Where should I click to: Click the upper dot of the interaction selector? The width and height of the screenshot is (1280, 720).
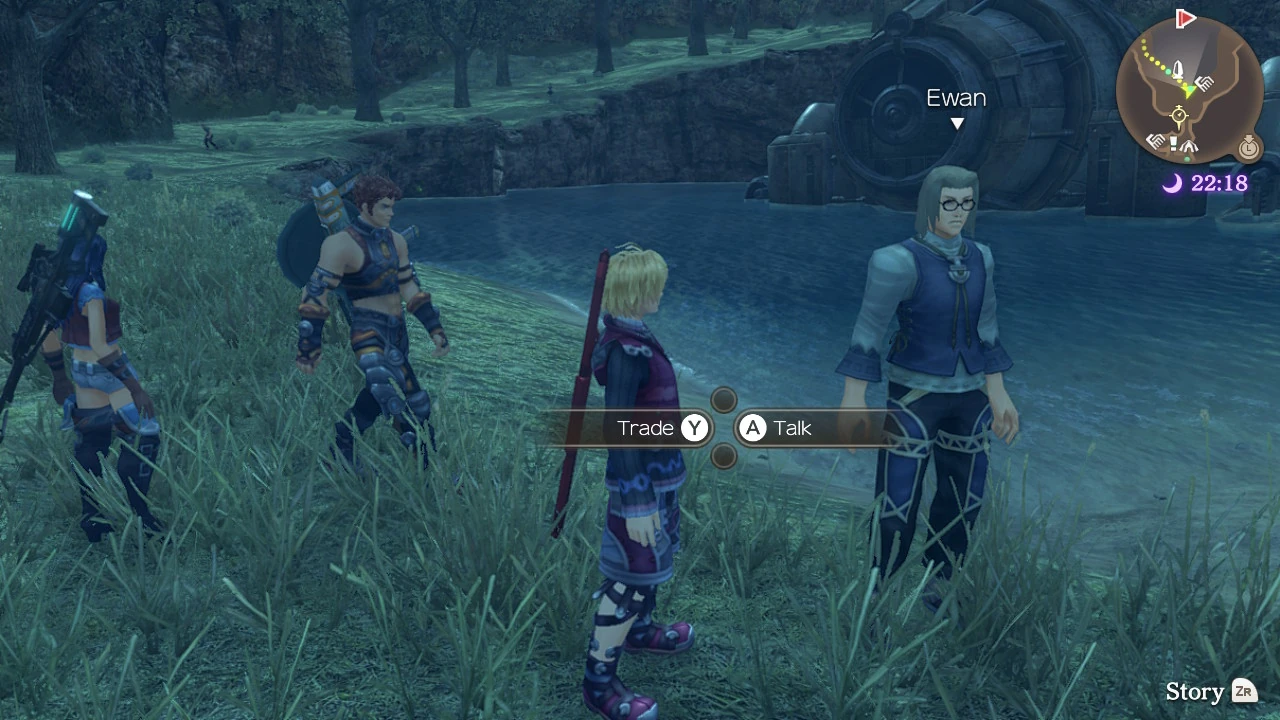pos(723,400)
